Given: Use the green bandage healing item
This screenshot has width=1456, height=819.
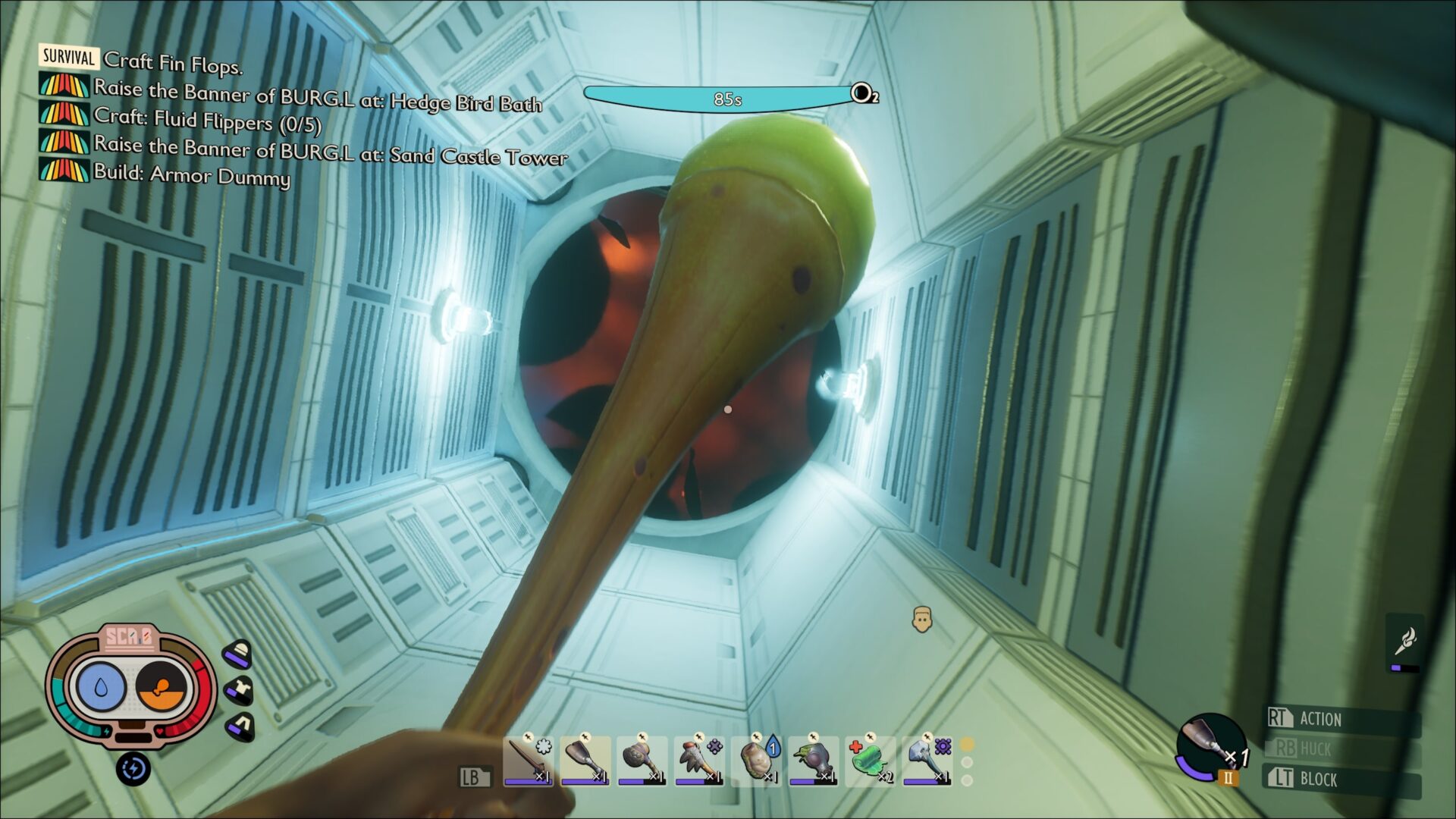Looking at the screenshot, I should click(870, 759).
